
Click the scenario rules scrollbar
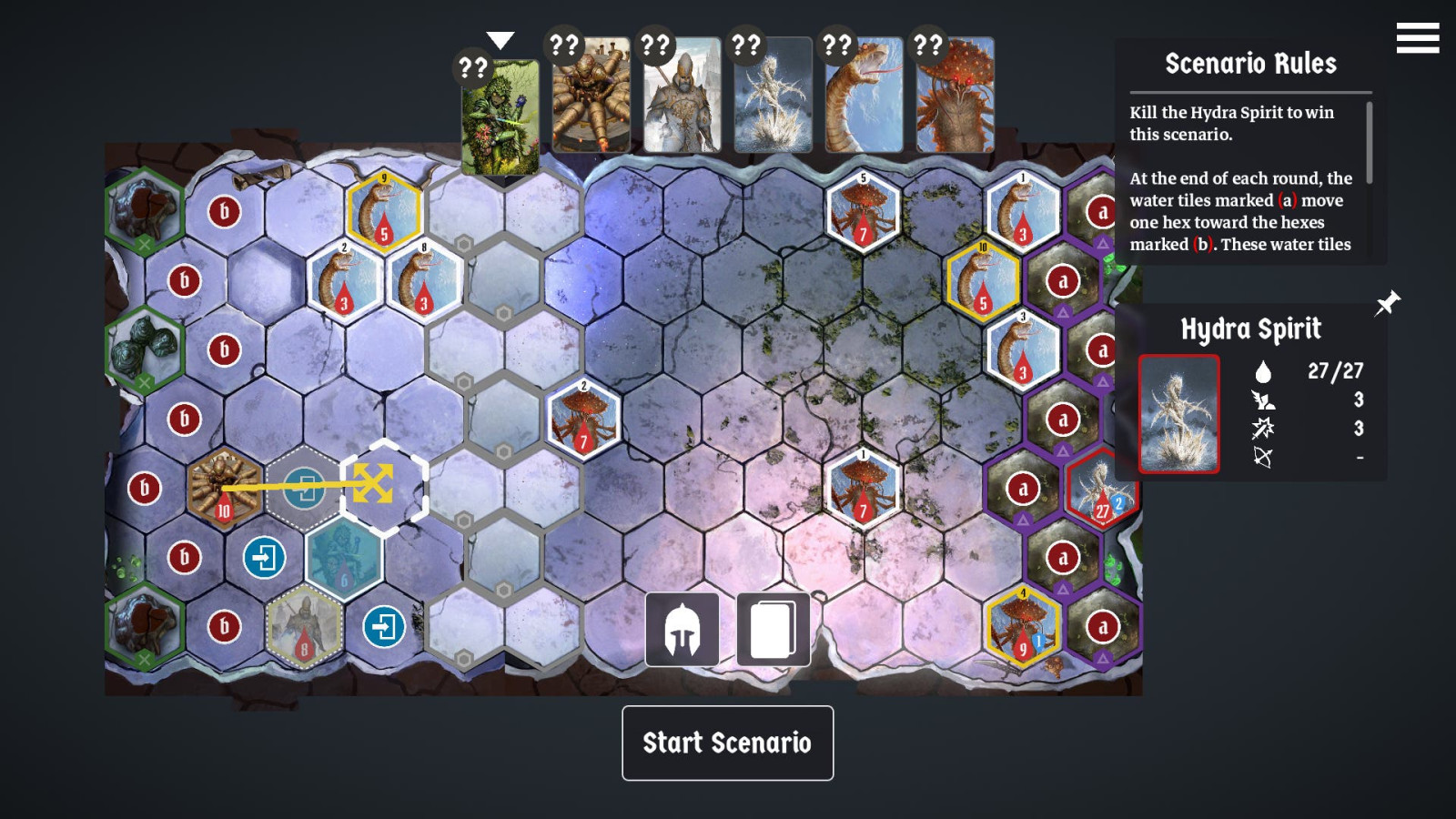[1369, 142]
